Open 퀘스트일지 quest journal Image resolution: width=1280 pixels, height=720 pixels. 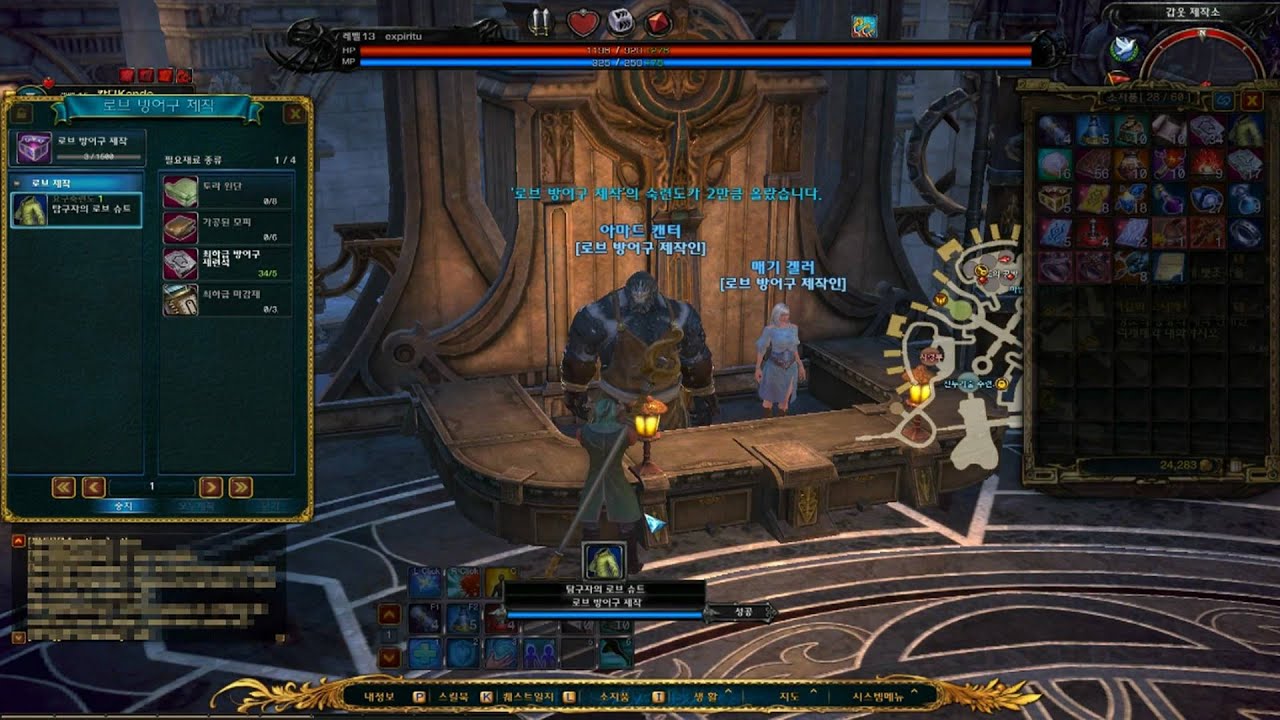(x=532, y=696)
